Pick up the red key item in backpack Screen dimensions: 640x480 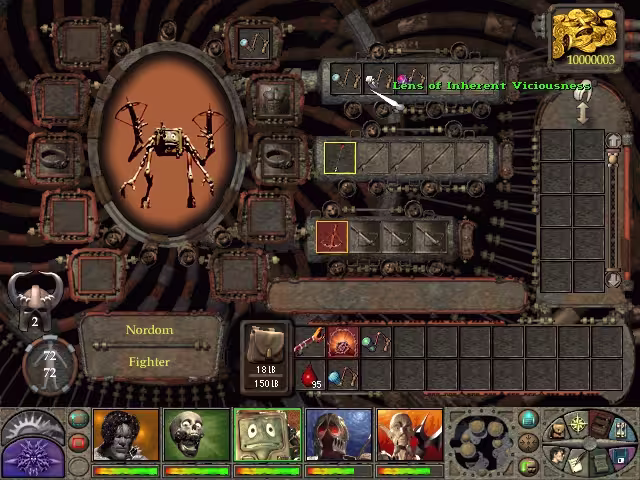[311, 343]
